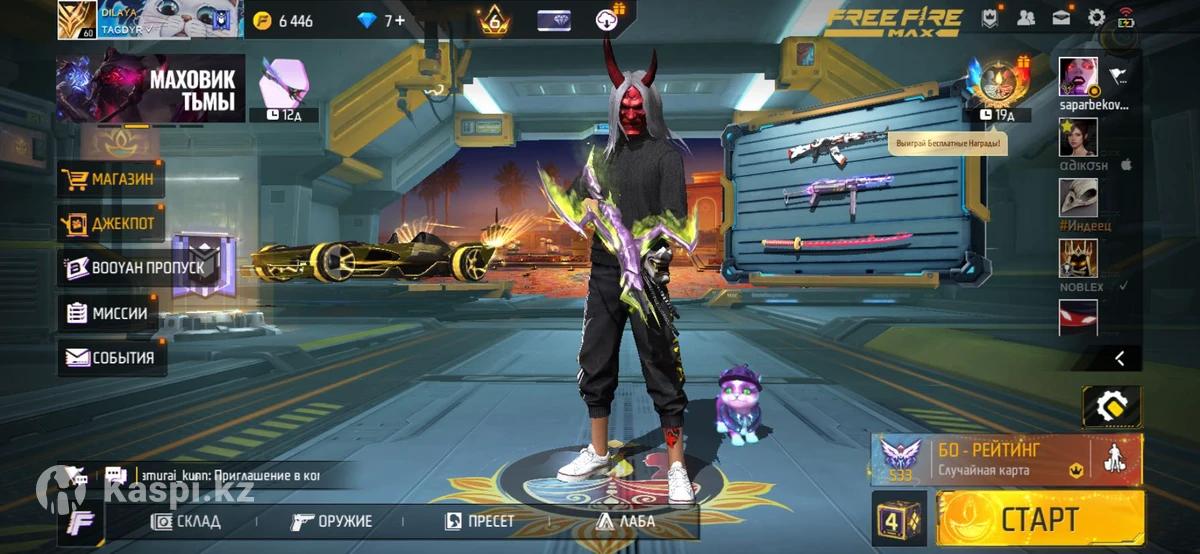
Task: Open the СОБЫТИЯ events menu
Action: (111, 357)
